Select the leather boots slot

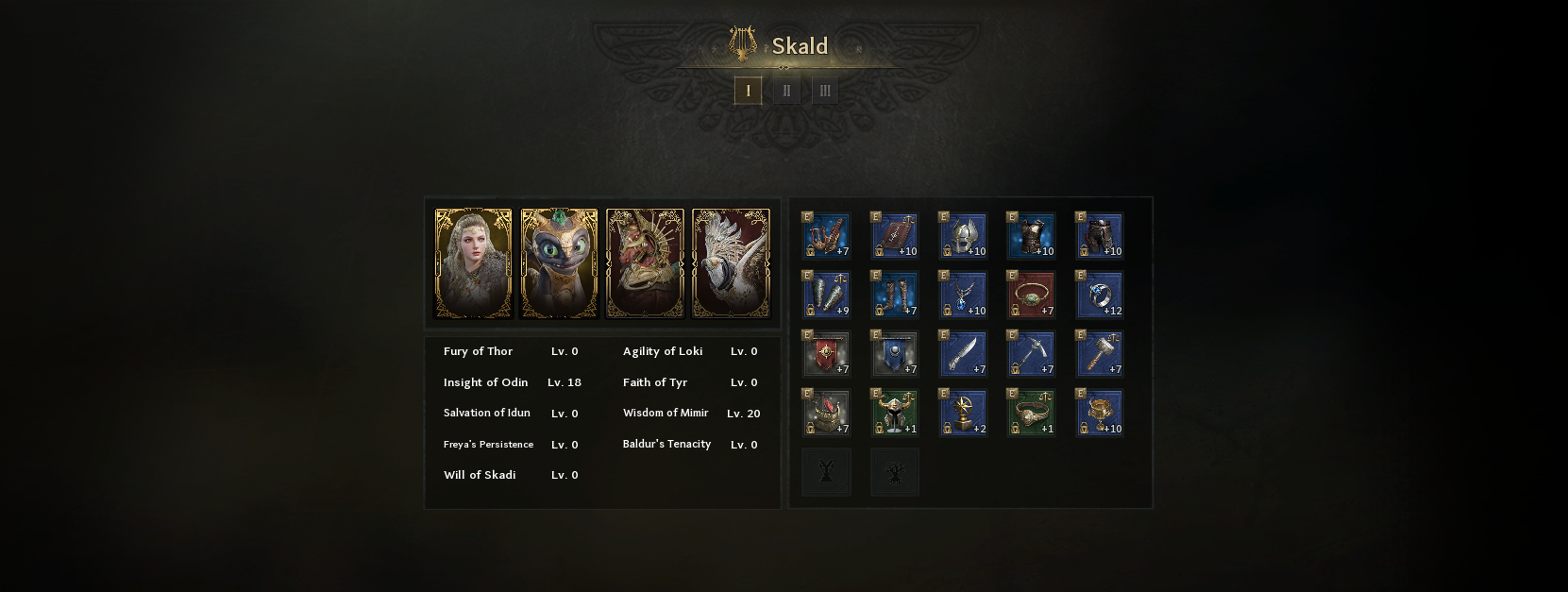tap(894, 296)
